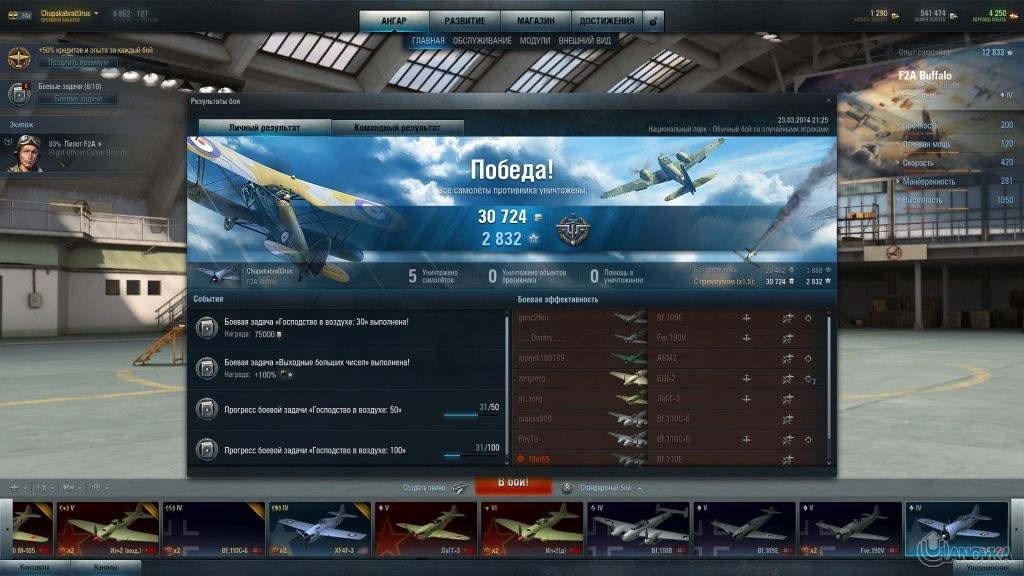This screenshot has width=1024, height=576.
Task: Close the battle results window
Action: click(x=828, y=101)
